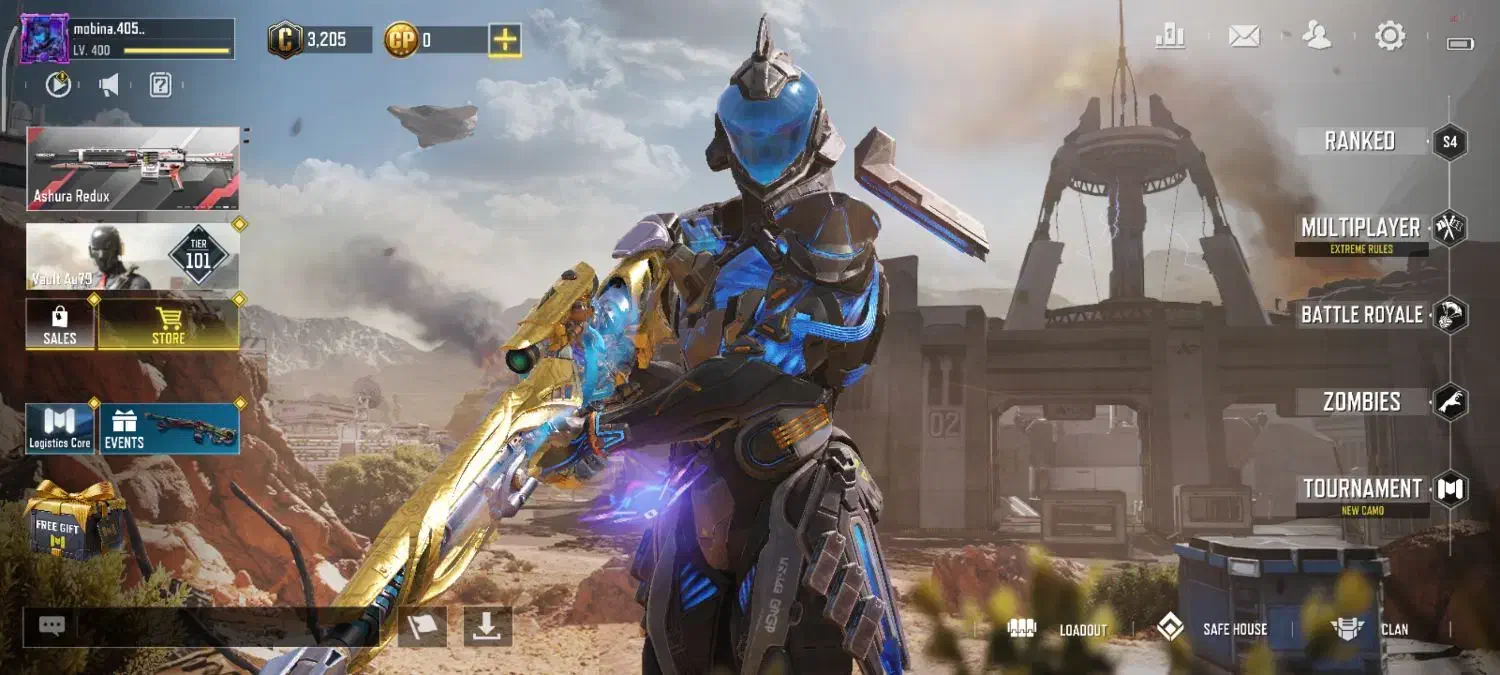
Task: Open the Tier 101 battle pass banner
Action: tap(133, 257)
